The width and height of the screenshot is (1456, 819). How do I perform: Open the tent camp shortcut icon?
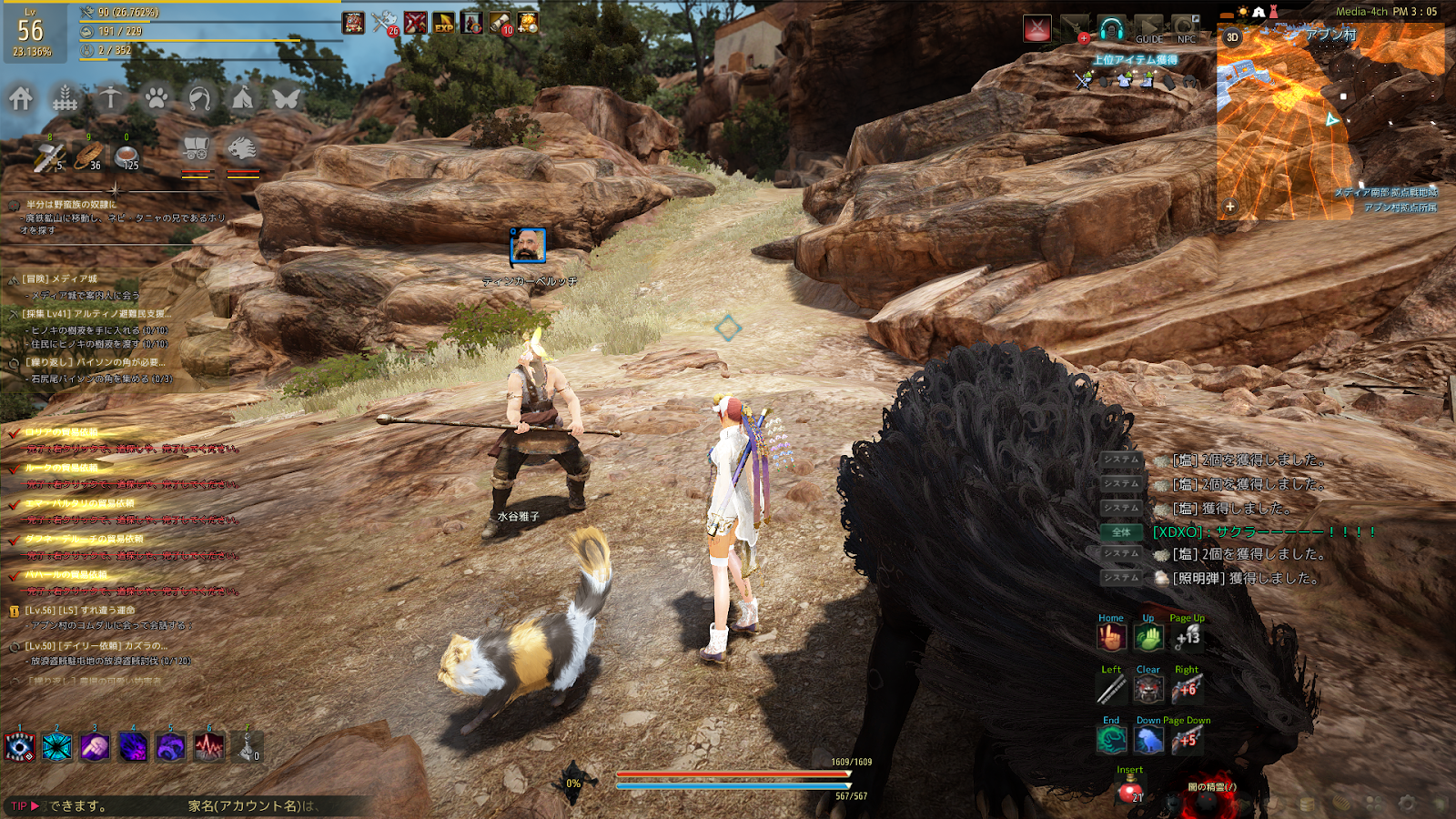pos(242,97)
